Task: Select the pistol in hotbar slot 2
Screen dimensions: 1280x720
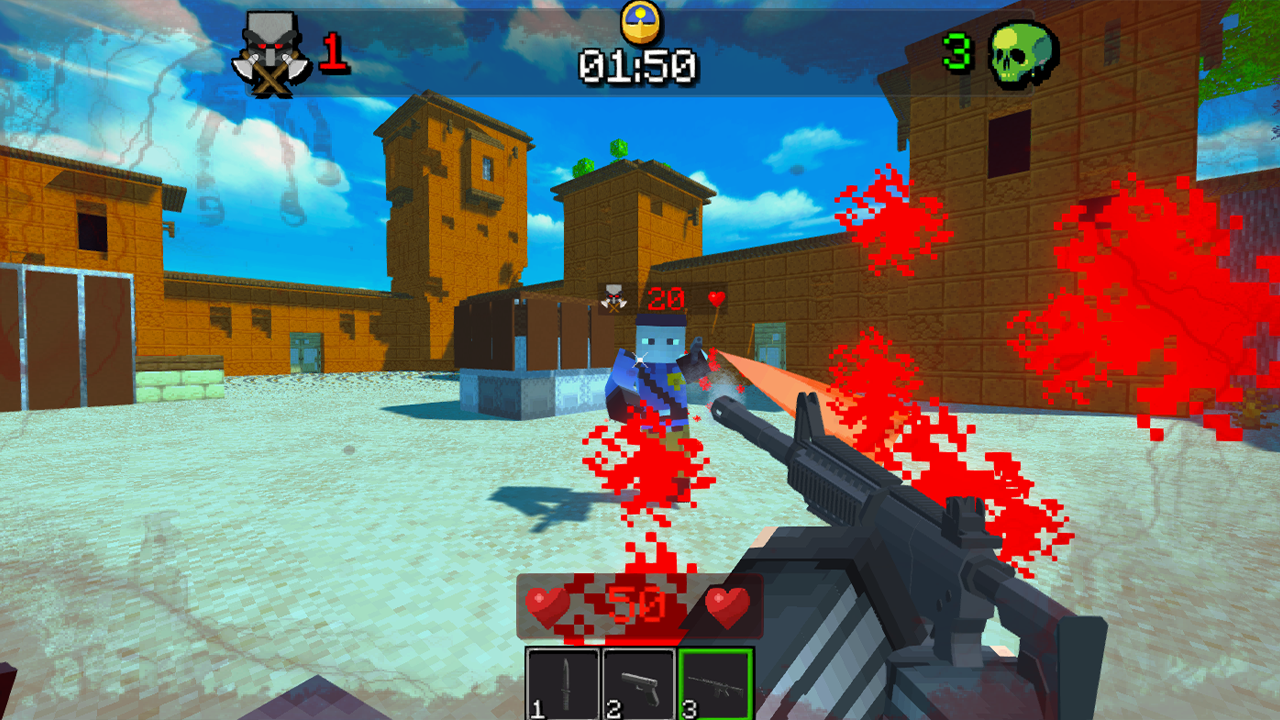Action: tap(637, 682)
